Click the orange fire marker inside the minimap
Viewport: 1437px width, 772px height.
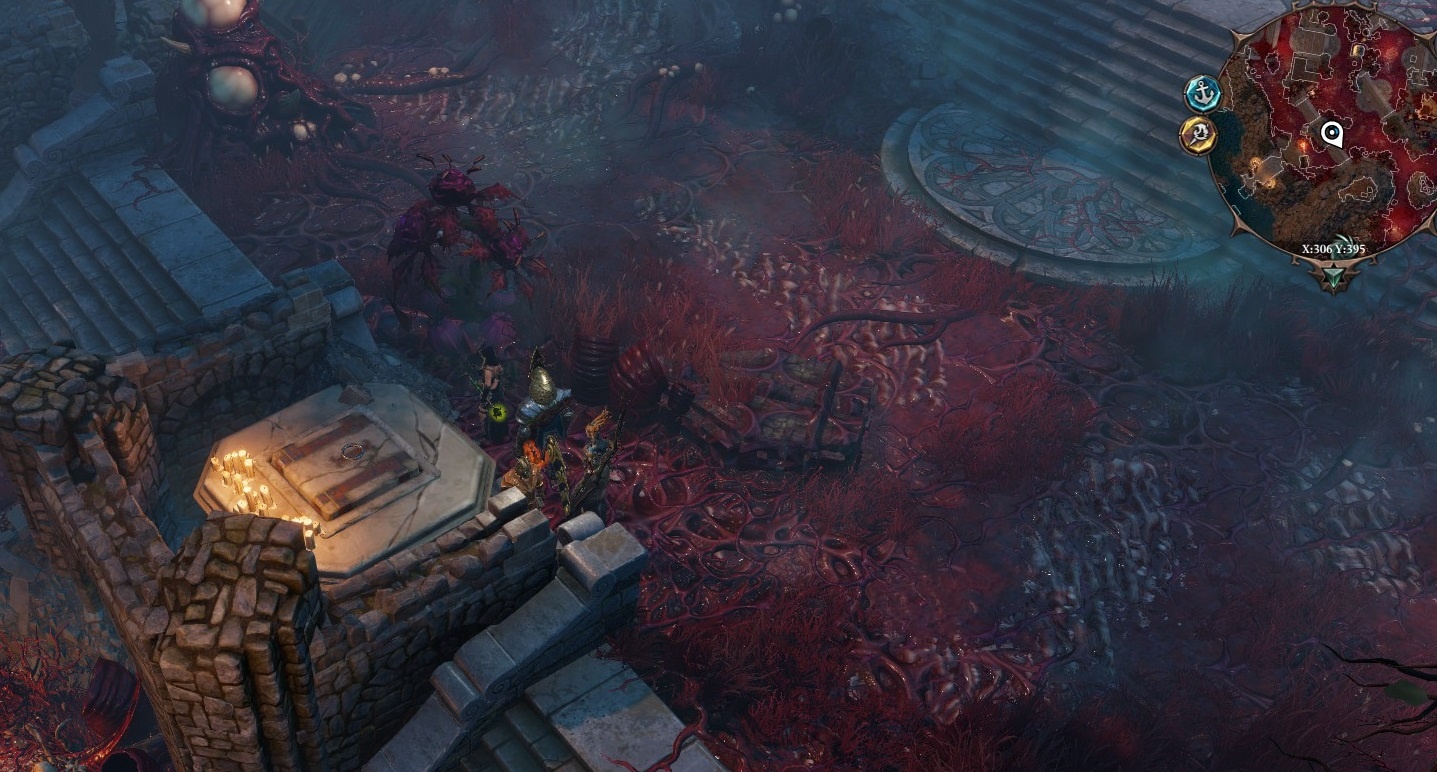coord(1304,145)
